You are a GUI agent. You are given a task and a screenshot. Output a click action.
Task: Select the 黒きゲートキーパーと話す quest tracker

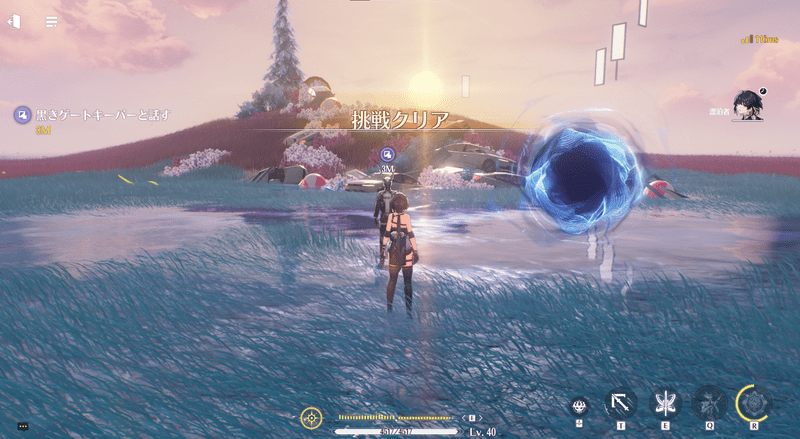click(x=95, y=115)
